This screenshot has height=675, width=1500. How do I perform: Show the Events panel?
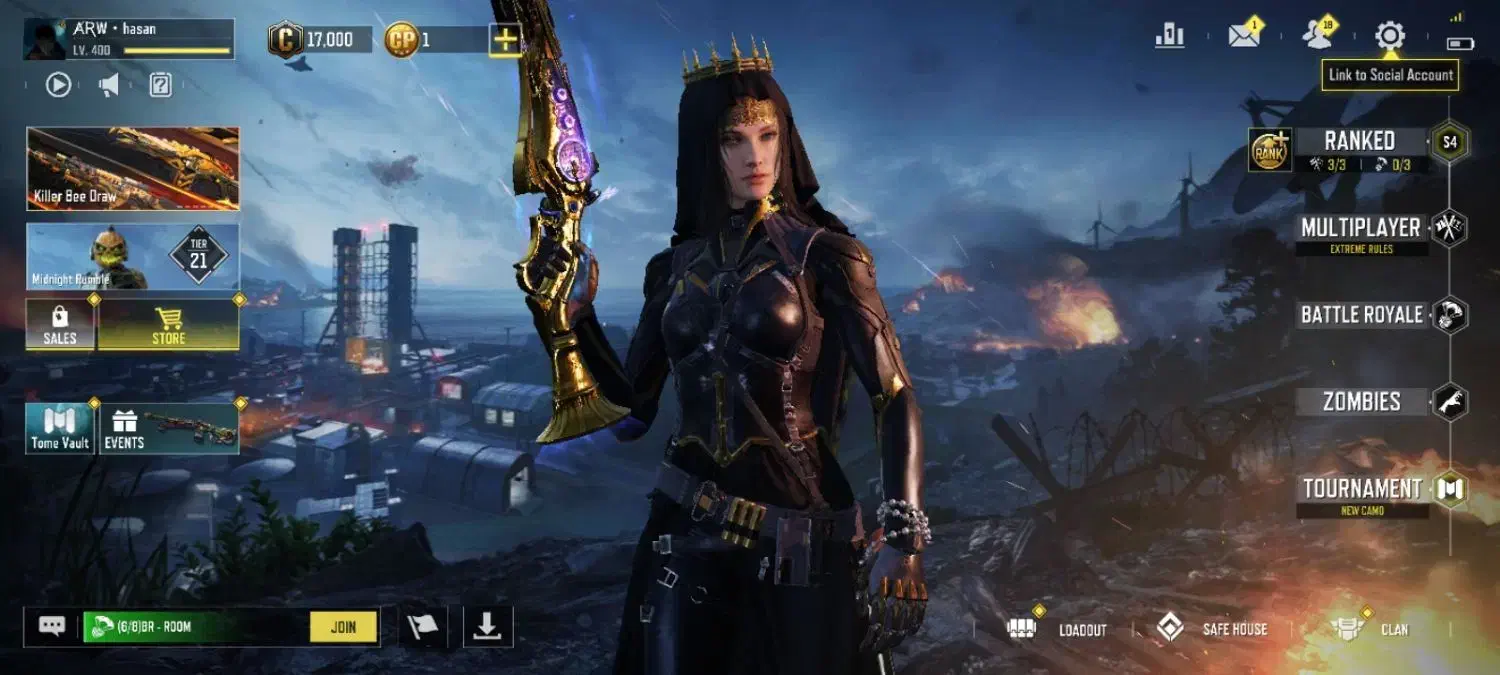click(x=168, y=429)
